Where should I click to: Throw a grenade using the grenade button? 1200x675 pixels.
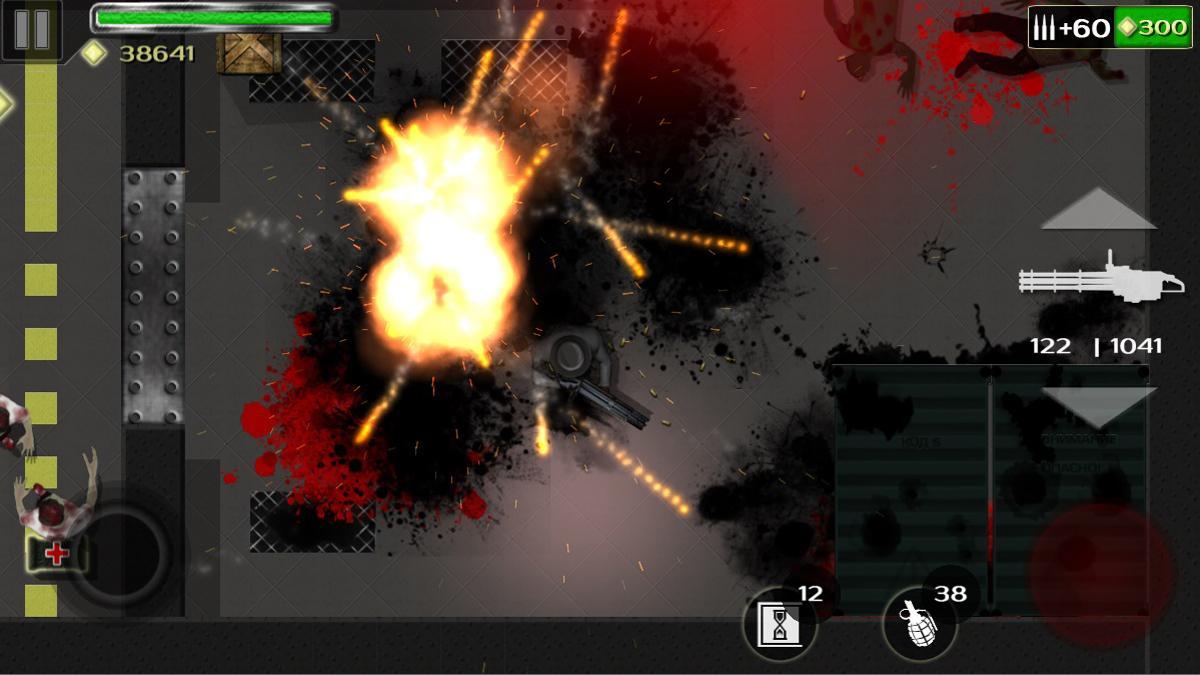pyautogui.click(x=918, y=623)
